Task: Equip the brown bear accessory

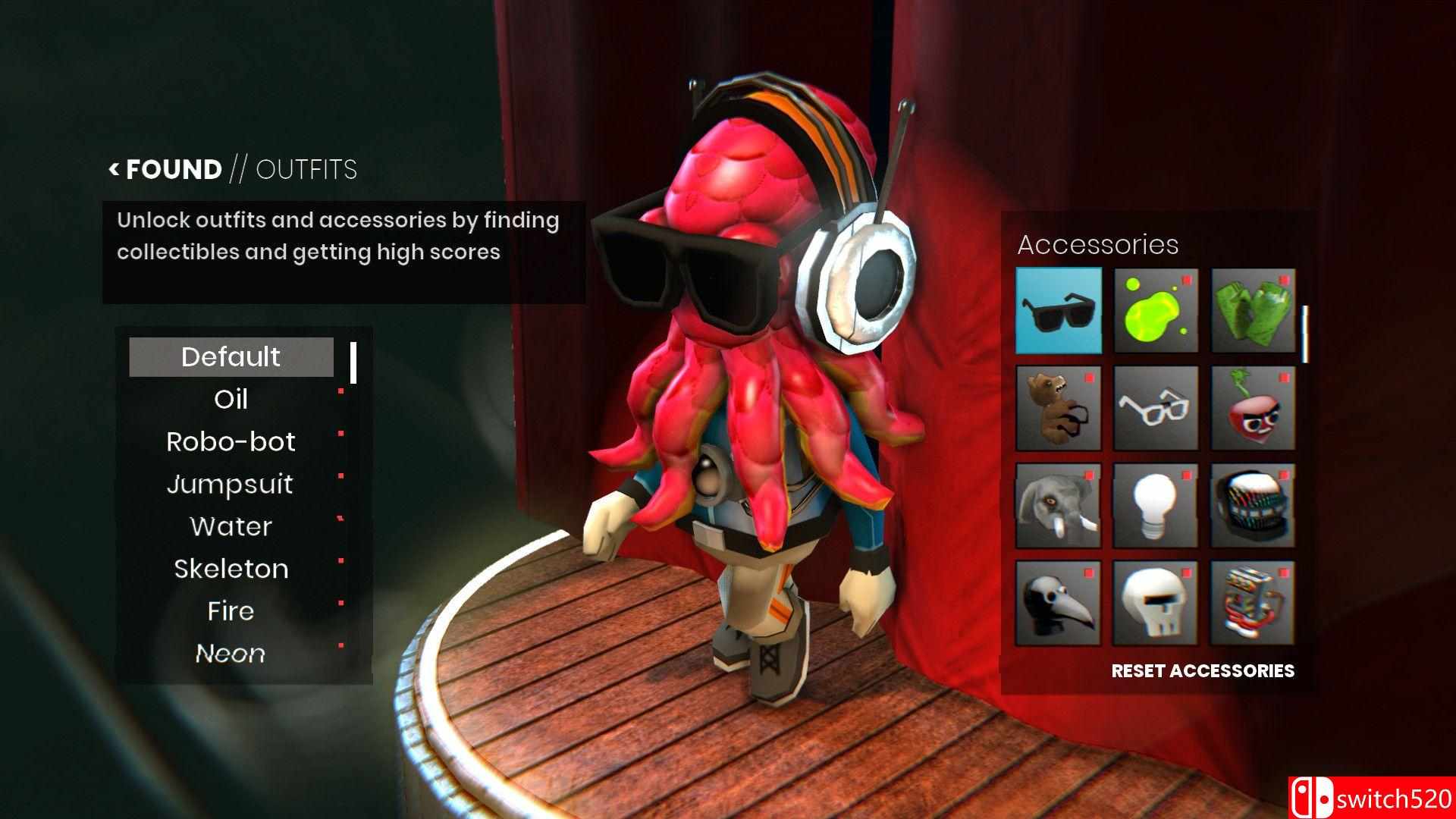Action: [x=1058, y=408]
